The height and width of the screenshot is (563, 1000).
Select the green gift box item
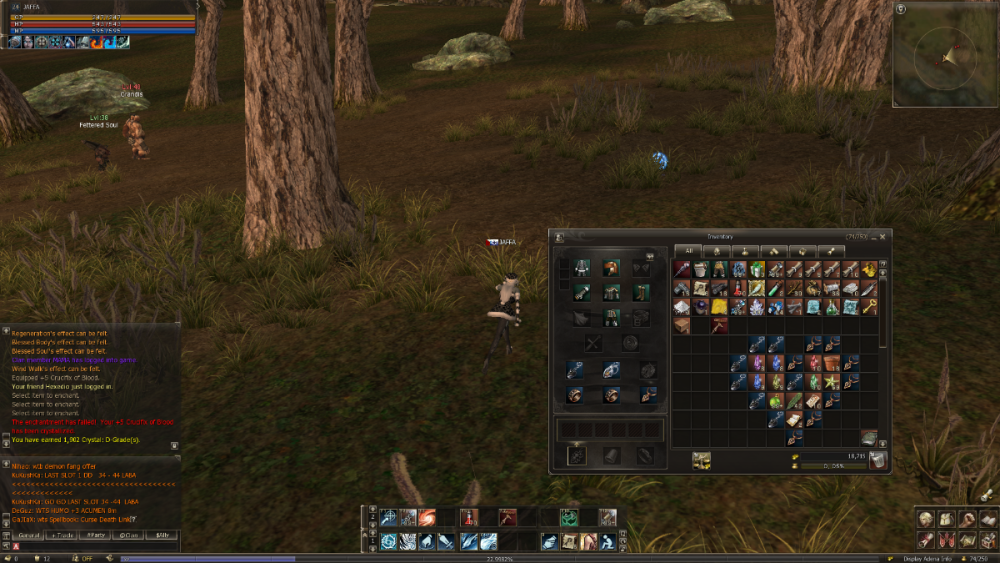757,270
